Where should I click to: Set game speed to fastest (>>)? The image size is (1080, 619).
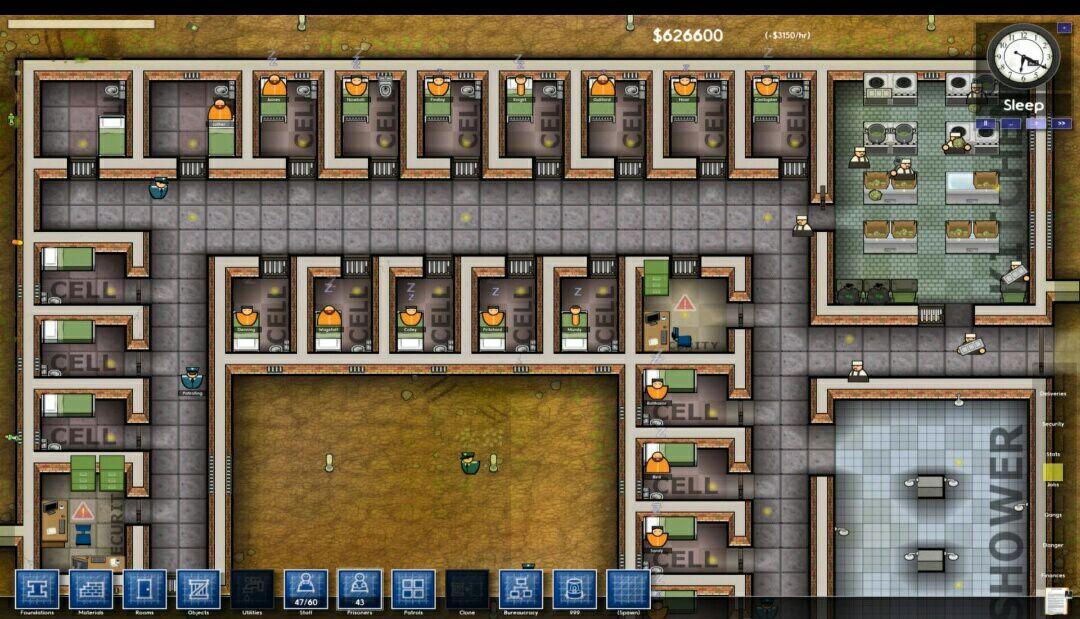(1062, 124)
